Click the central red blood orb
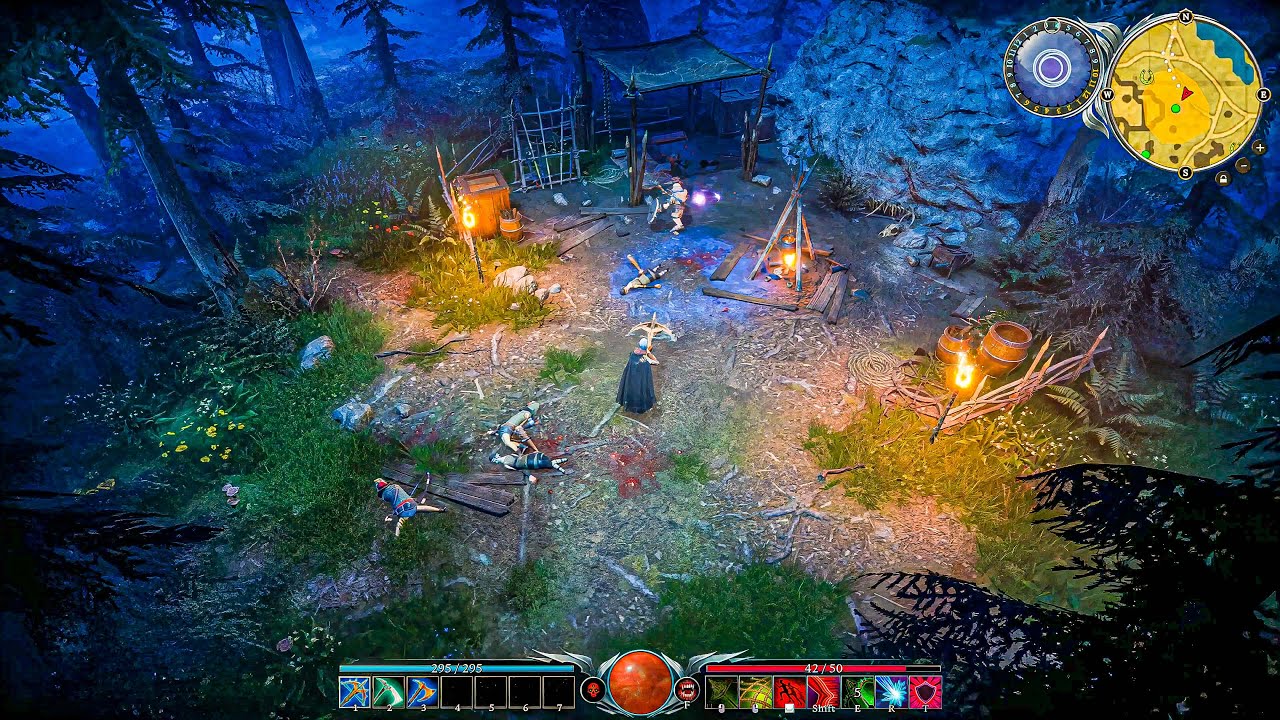This screenshot has width=1280, height=720. coord(640,682)
